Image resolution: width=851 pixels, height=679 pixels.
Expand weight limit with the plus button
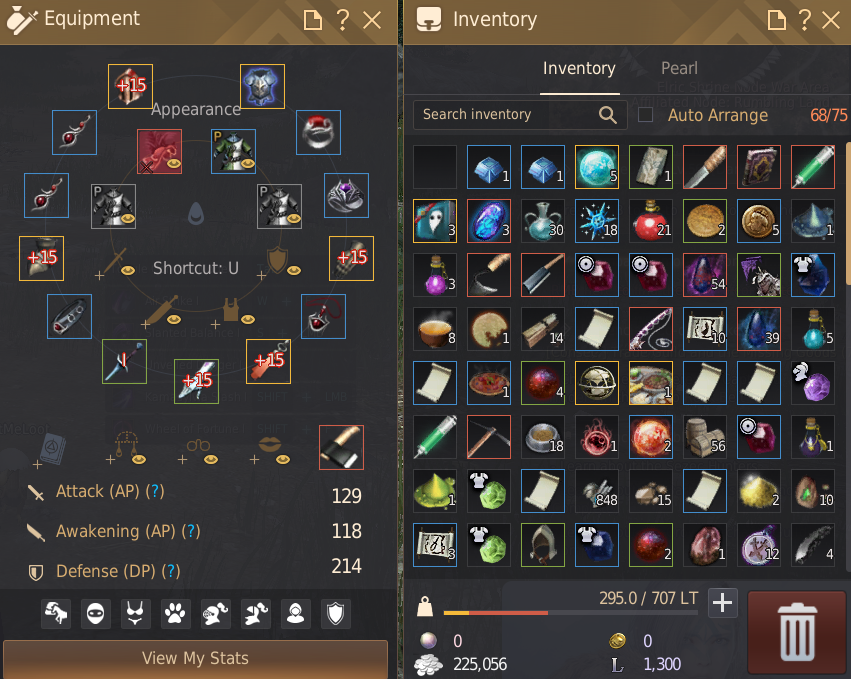click(722, 602)
